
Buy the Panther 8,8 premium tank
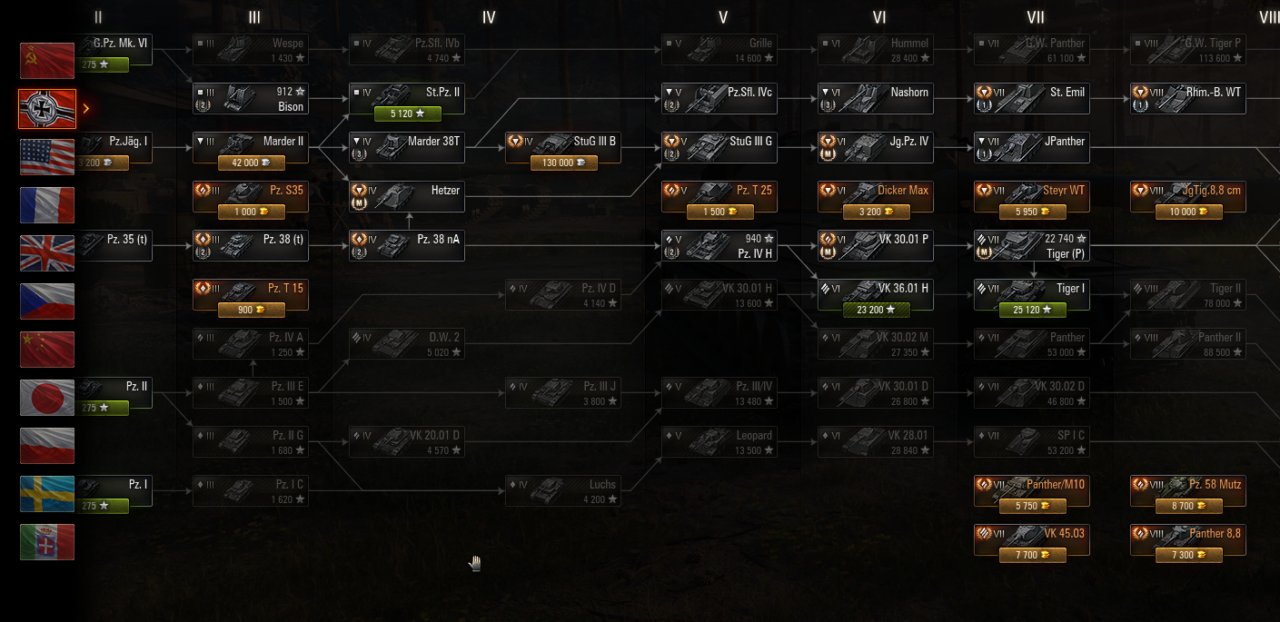coord(1187,540)
